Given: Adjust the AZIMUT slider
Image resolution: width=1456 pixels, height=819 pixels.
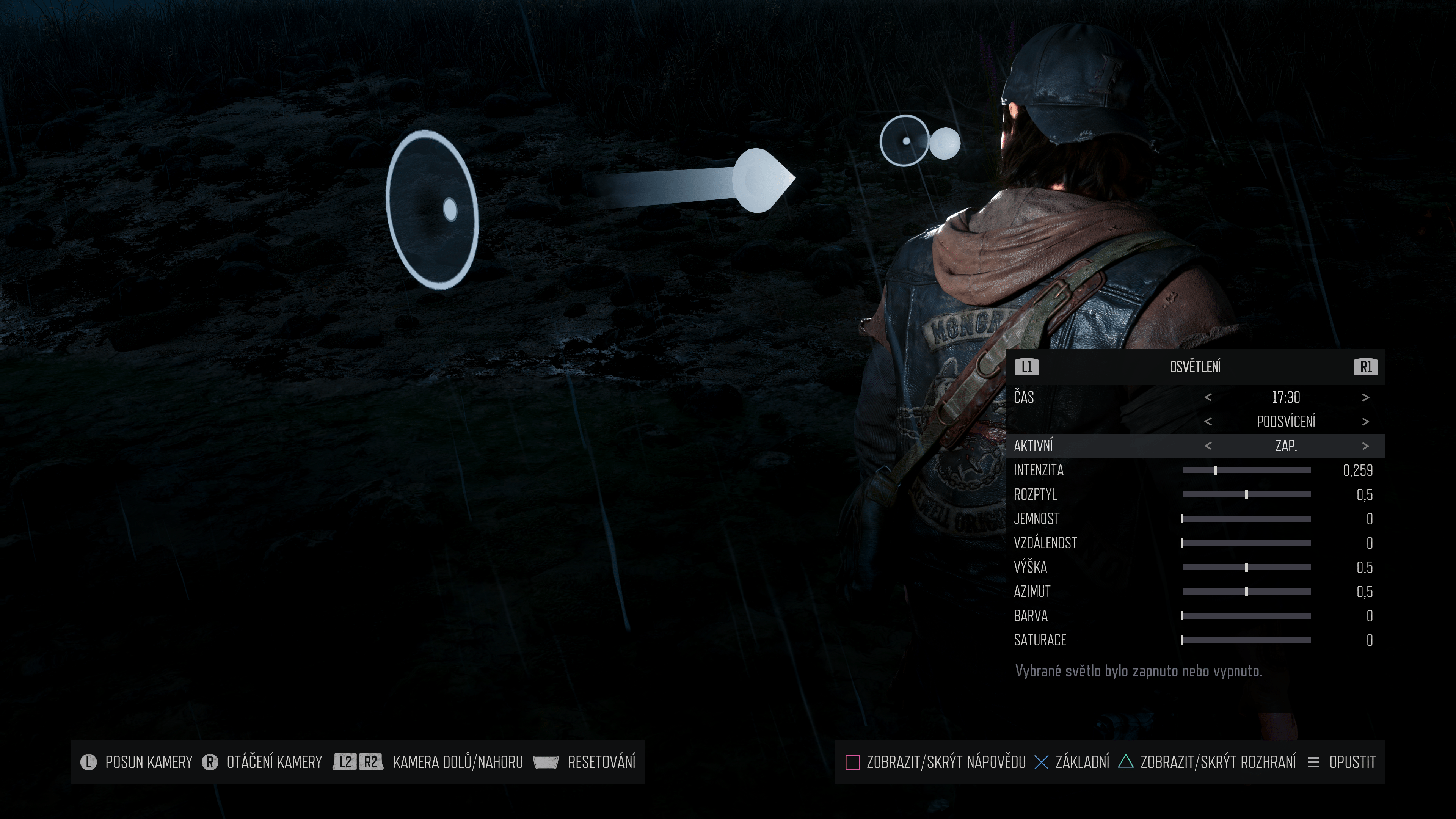Looking at the screenshot, I should pos(1246,592).
